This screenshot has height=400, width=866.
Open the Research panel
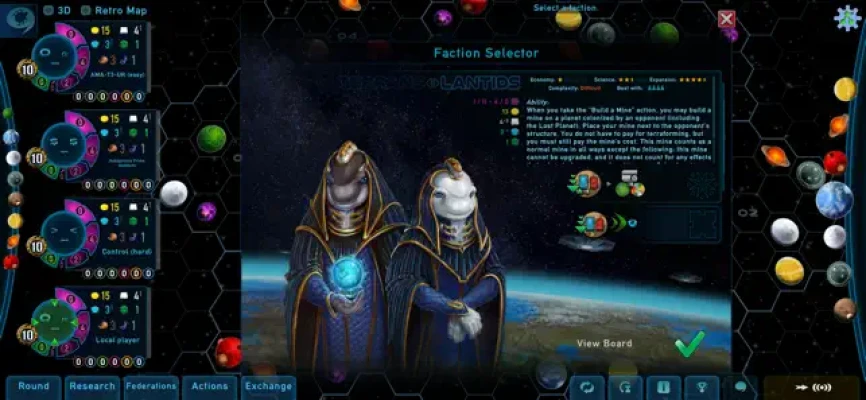click(92, 387)
